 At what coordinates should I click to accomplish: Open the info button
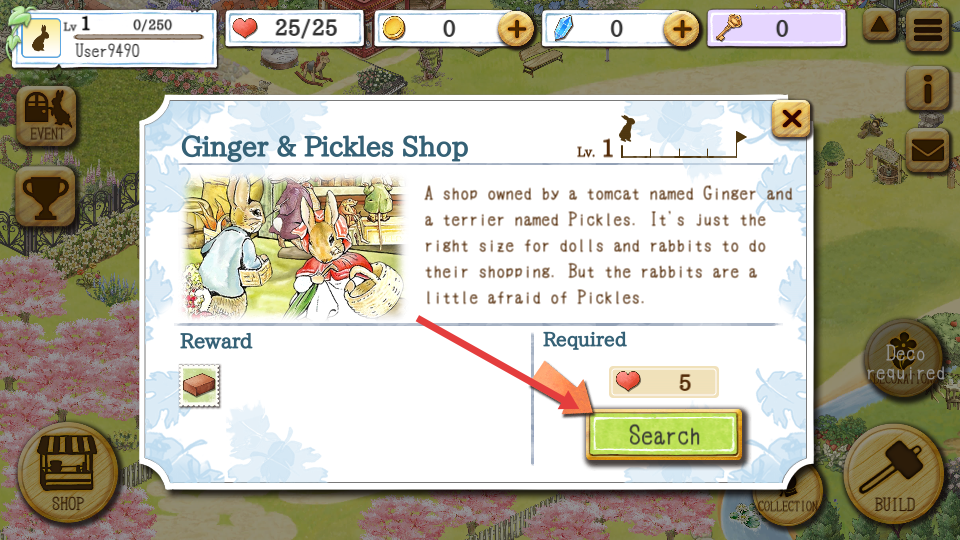[x=927, y=90]
